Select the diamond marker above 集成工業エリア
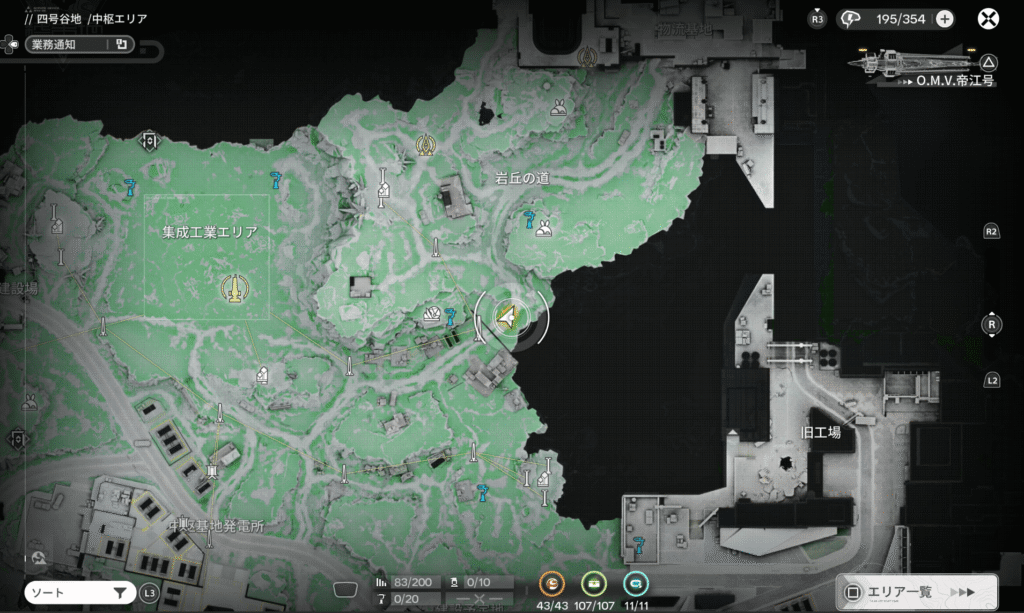The image size is (1024, 613). pyautogui.click(x=150, y=140)
